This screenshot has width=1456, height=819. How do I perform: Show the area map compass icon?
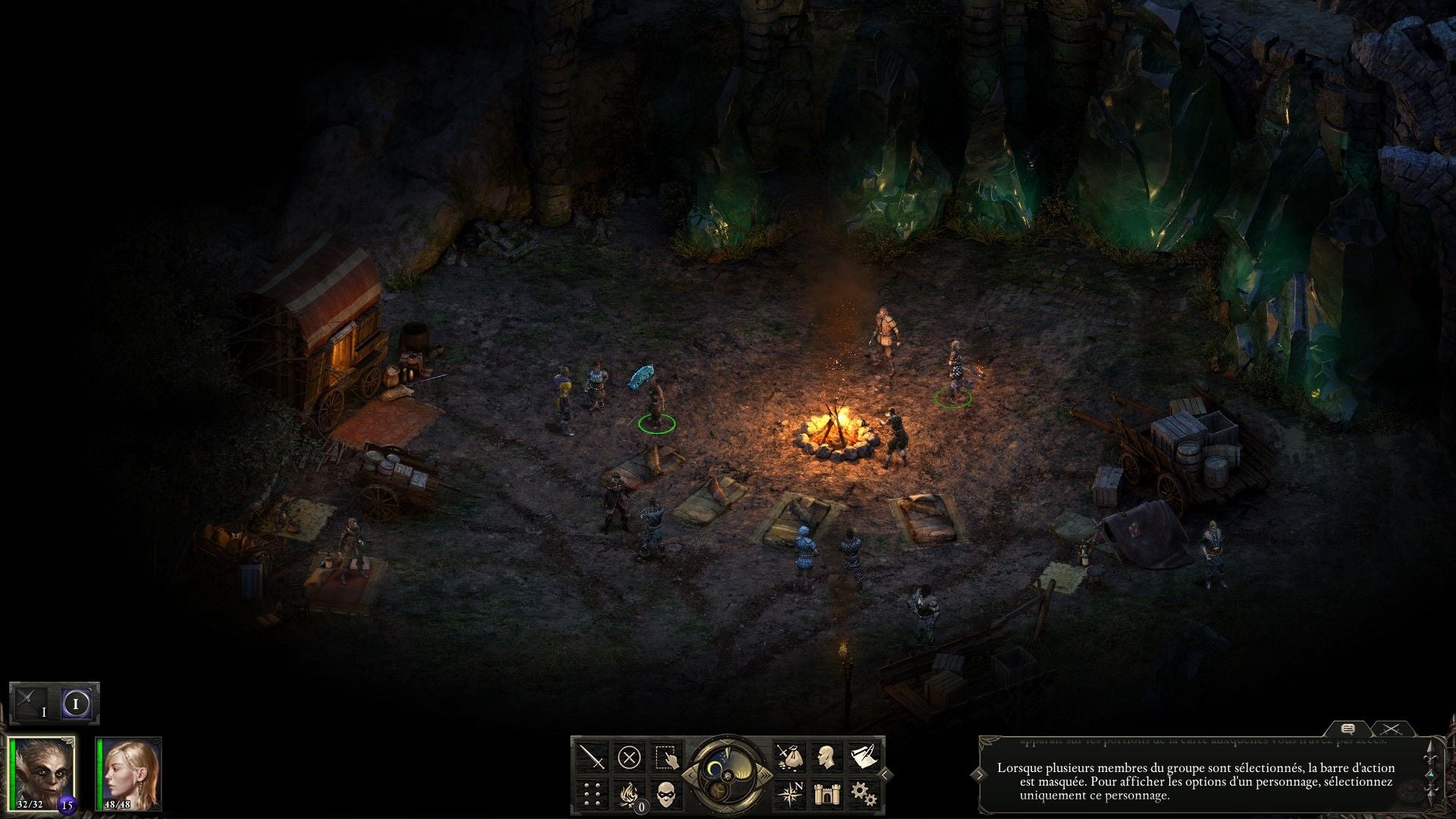tap(789, 793)
